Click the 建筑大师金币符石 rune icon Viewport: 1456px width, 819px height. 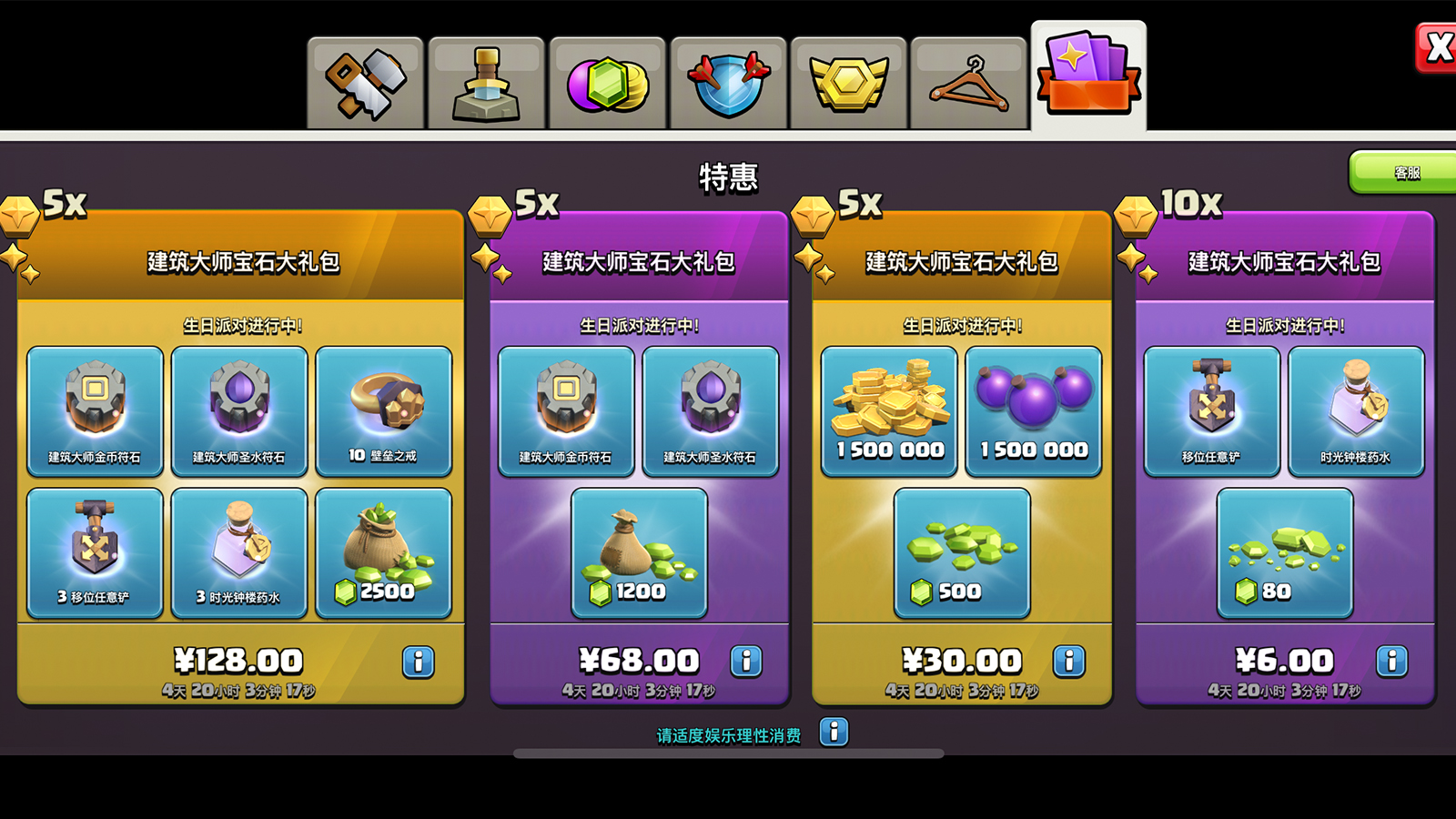click(x=95, y=409)
